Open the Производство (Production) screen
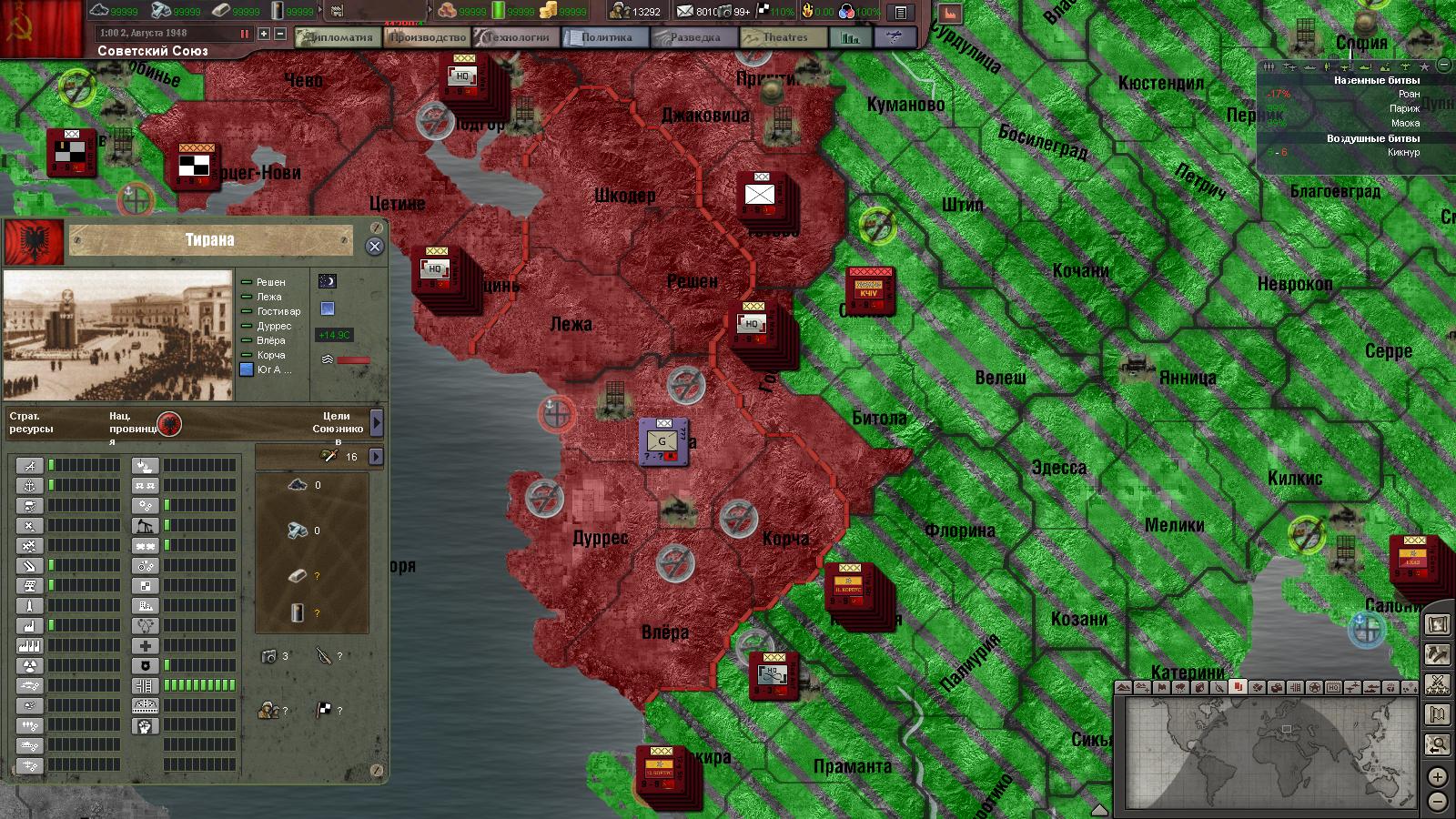Screen dimensions: 1456x819 coord(427,37)
